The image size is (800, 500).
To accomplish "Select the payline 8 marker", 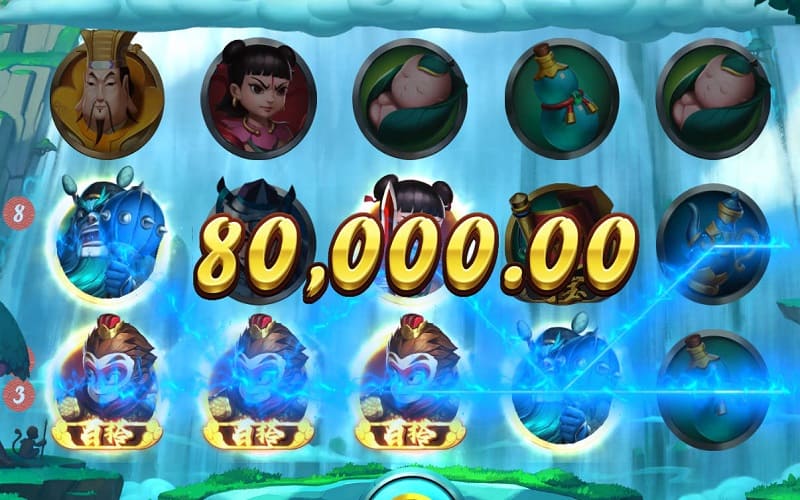I will (x=19, y=213).
